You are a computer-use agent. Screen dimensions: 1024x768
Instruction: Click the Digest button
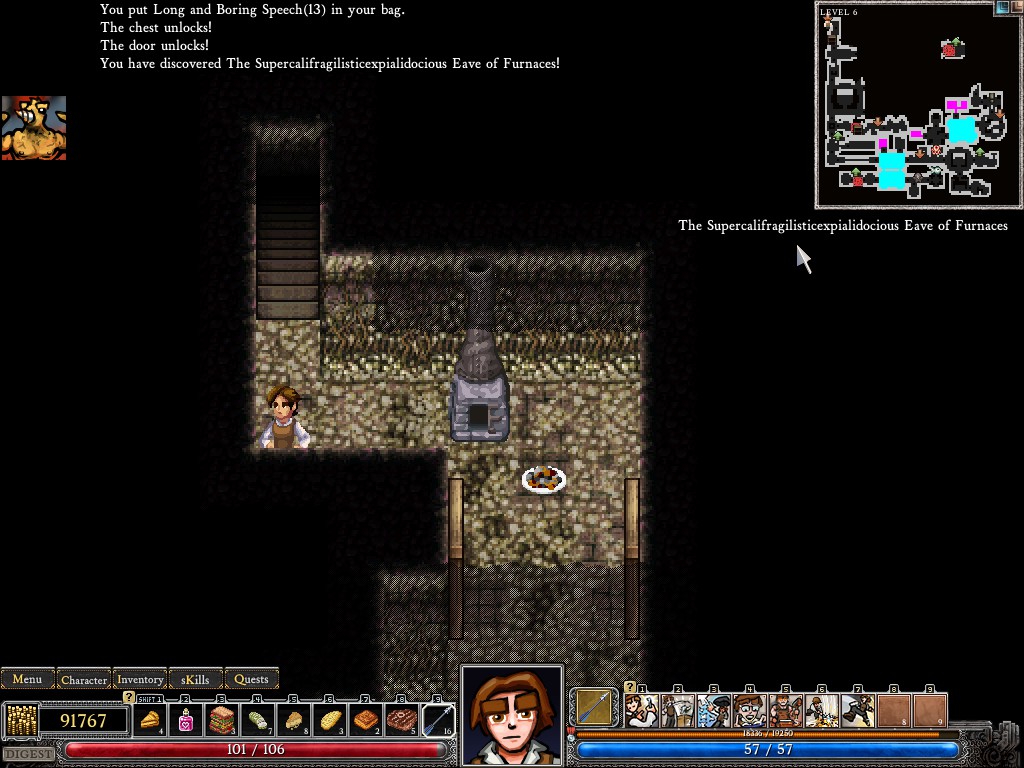coord(28,753)
